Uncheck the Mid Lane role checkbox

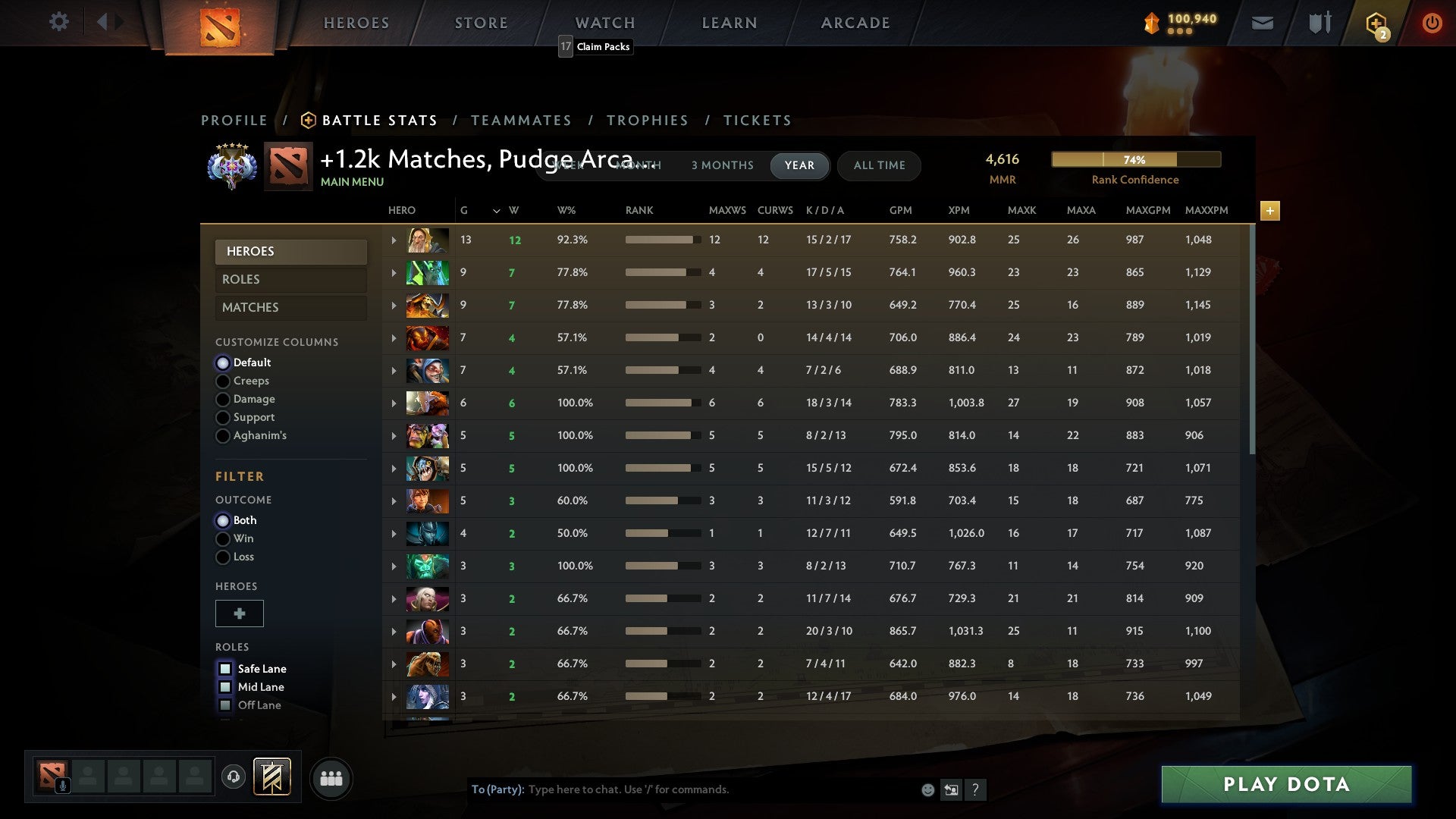pos(225,687)
